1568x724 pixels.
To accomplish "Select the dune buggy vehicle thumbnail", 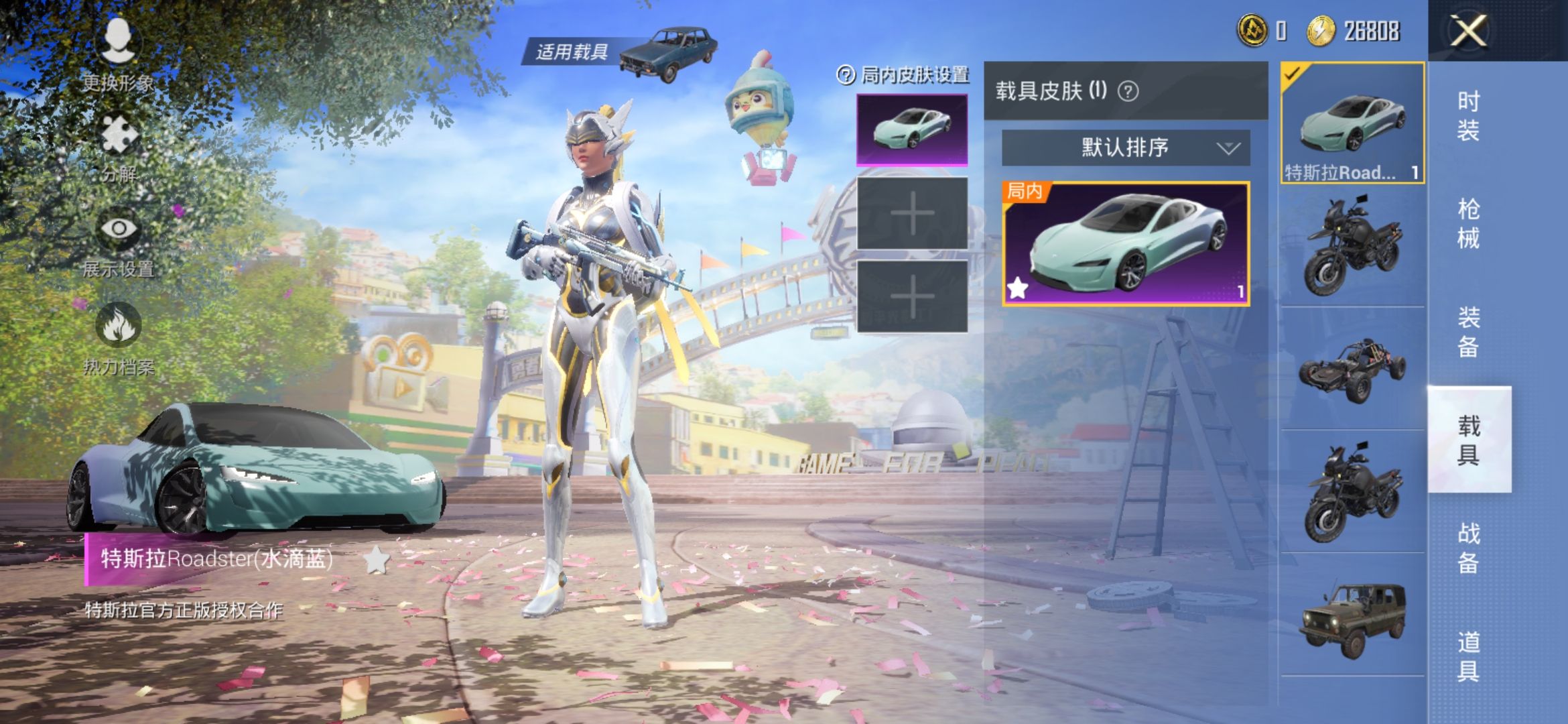I will (x=1352, y=369).
